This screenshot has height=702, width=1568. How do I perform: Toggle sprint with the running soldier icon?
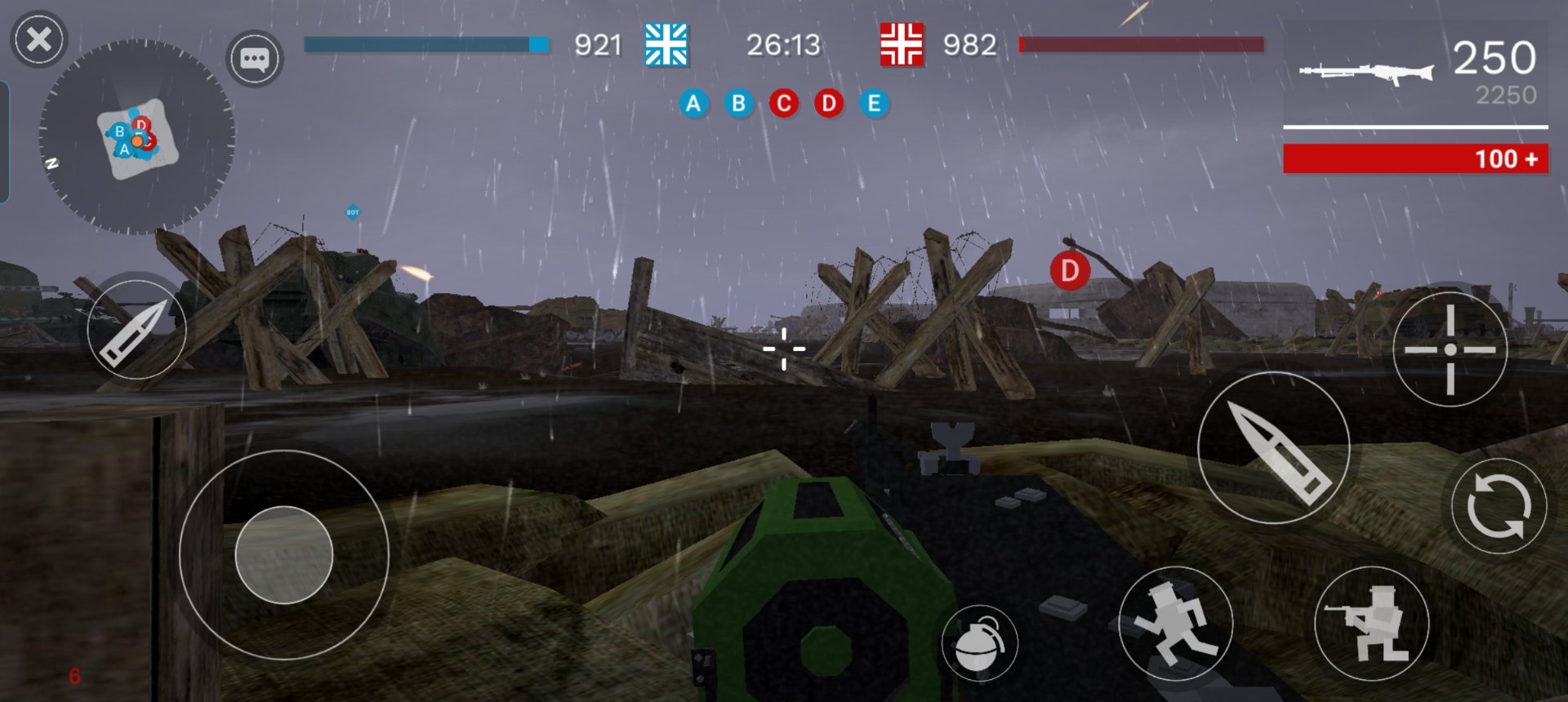(1175, 624)
